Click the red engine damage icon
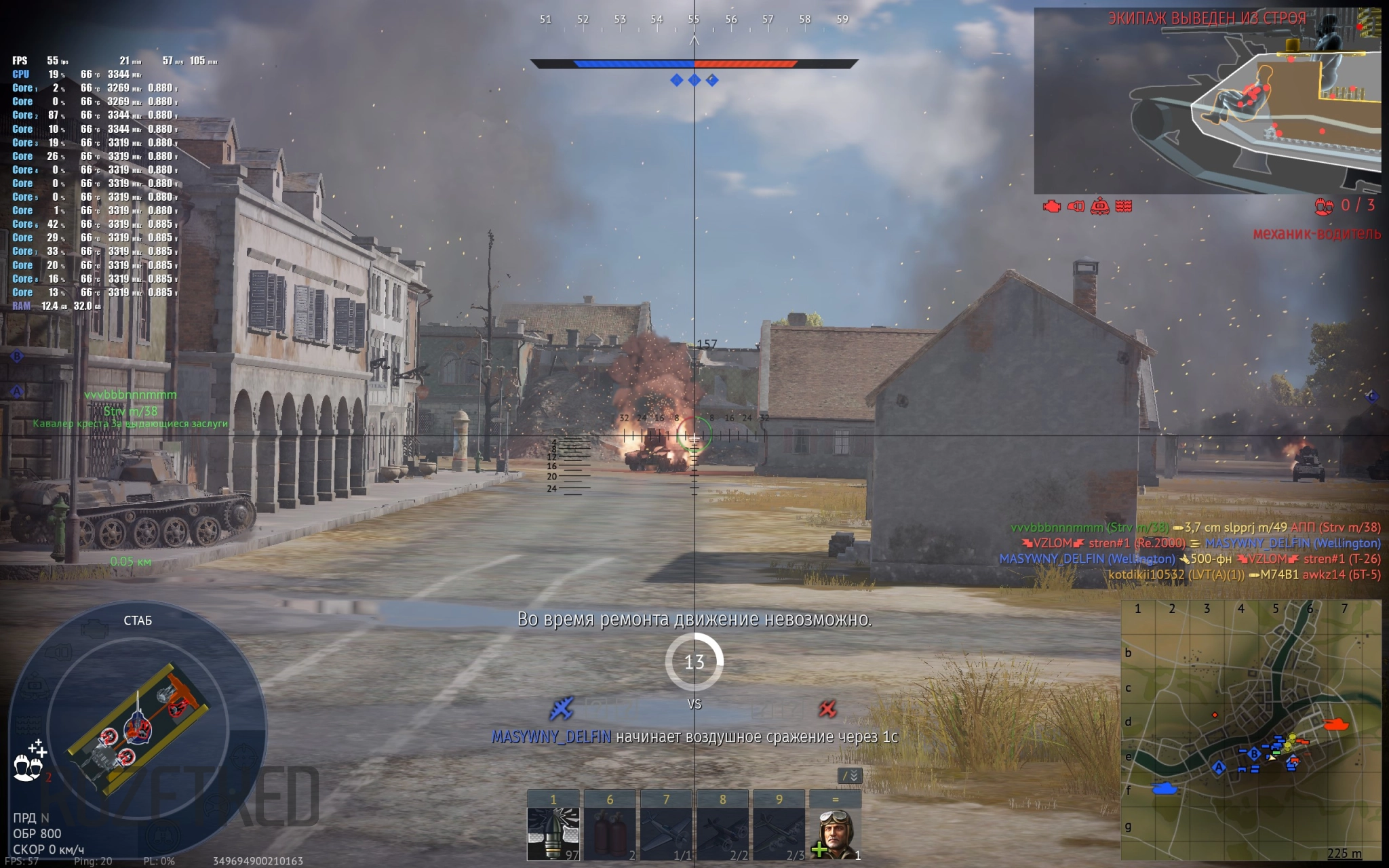 point(1052,206)
